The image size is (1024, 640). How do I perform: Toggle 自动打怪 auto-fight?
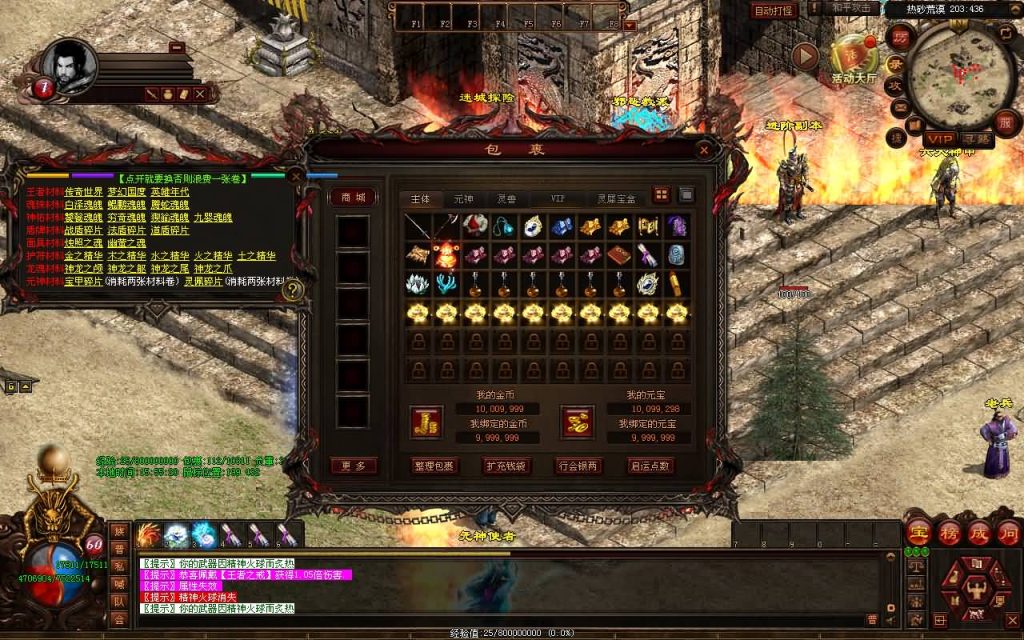774,11
